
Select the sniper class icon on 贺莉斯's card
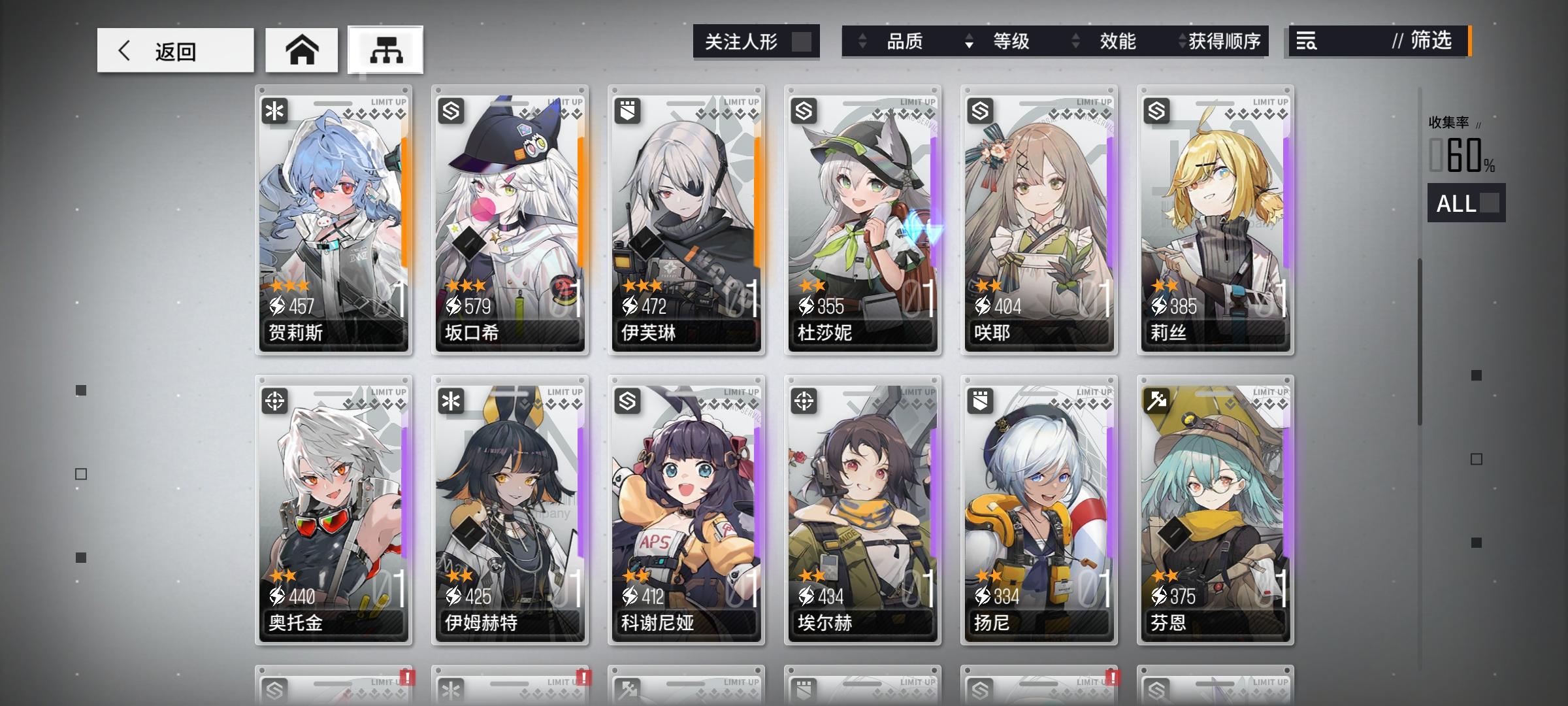coord(275,110)
